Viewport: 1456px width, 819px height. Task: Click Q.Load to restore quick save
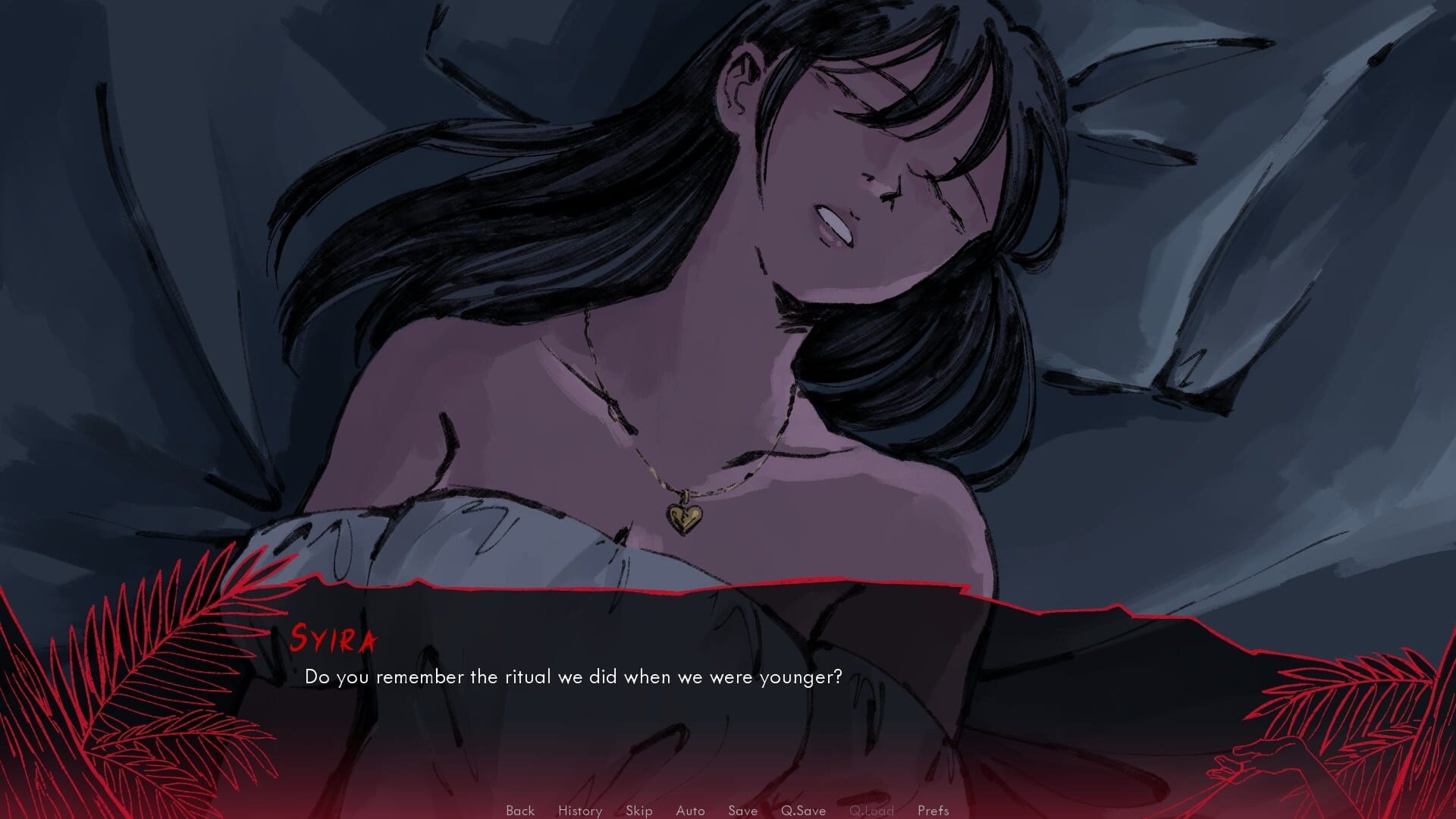(x=874, y=810)
